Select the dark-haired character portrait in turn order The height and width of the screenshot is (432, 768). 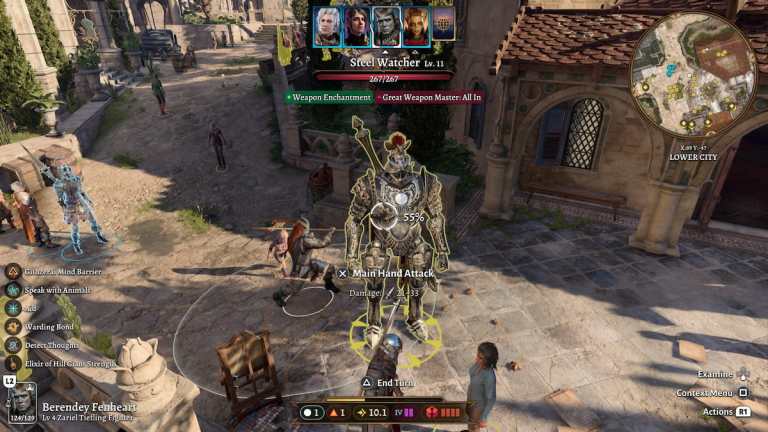(x=357, y=25)
